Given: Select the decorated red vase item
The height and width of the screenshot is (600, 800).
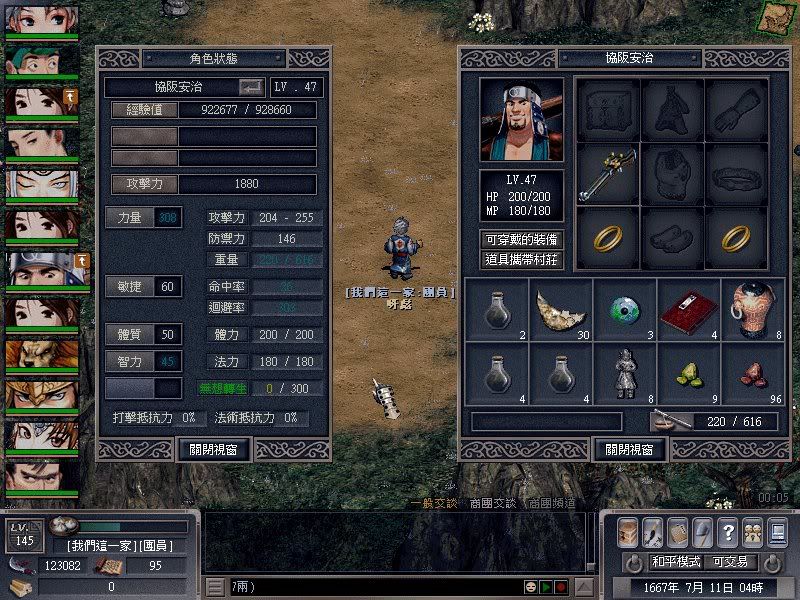Looking at the screenshot, I should (x=751, y=310).
